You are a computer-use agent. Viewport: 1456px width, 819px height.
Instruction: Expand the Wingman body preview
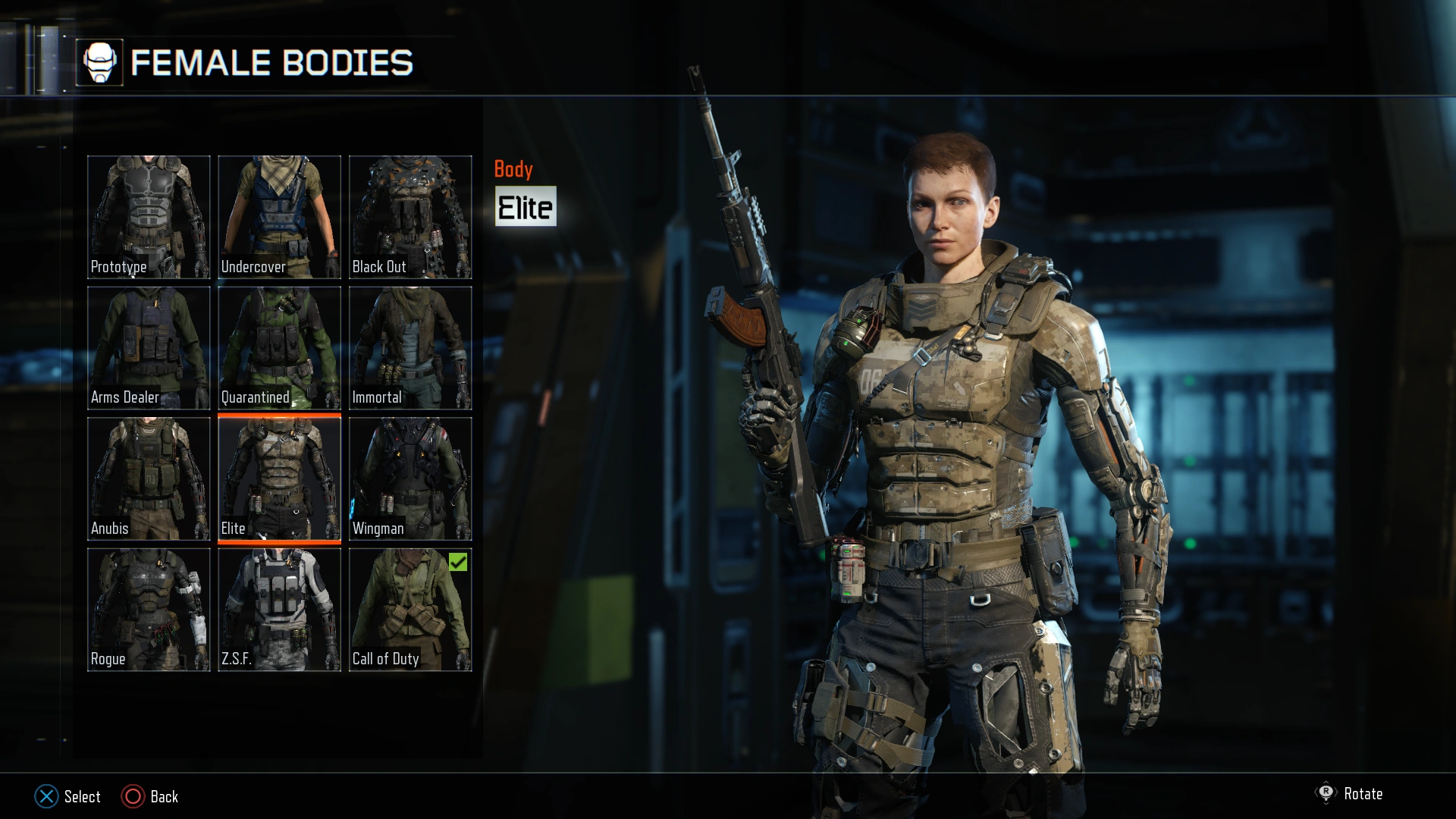pyautogui.click(x=409, y=478)
